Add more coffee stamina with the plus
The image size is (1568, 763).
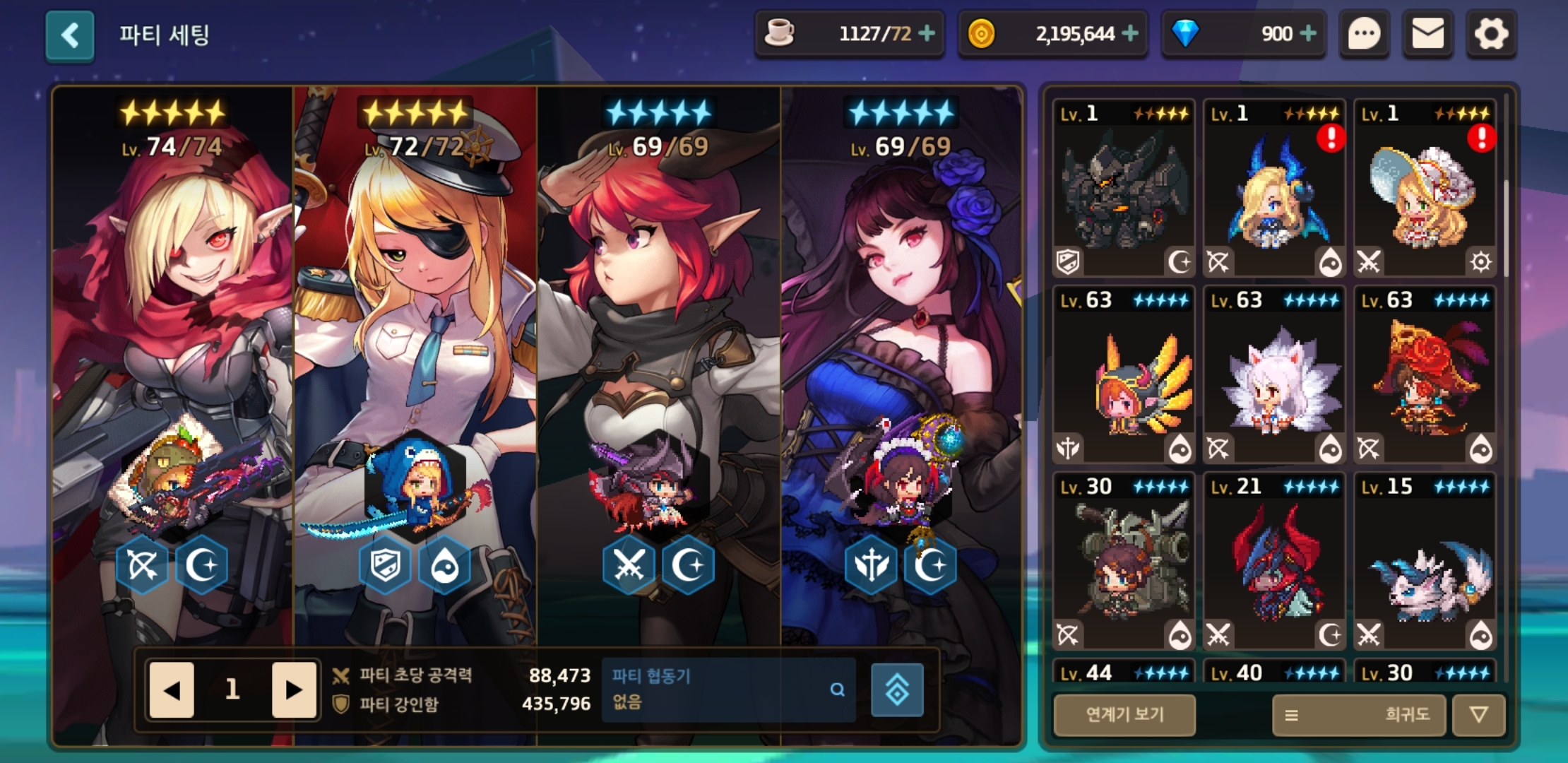click(927, 33)
